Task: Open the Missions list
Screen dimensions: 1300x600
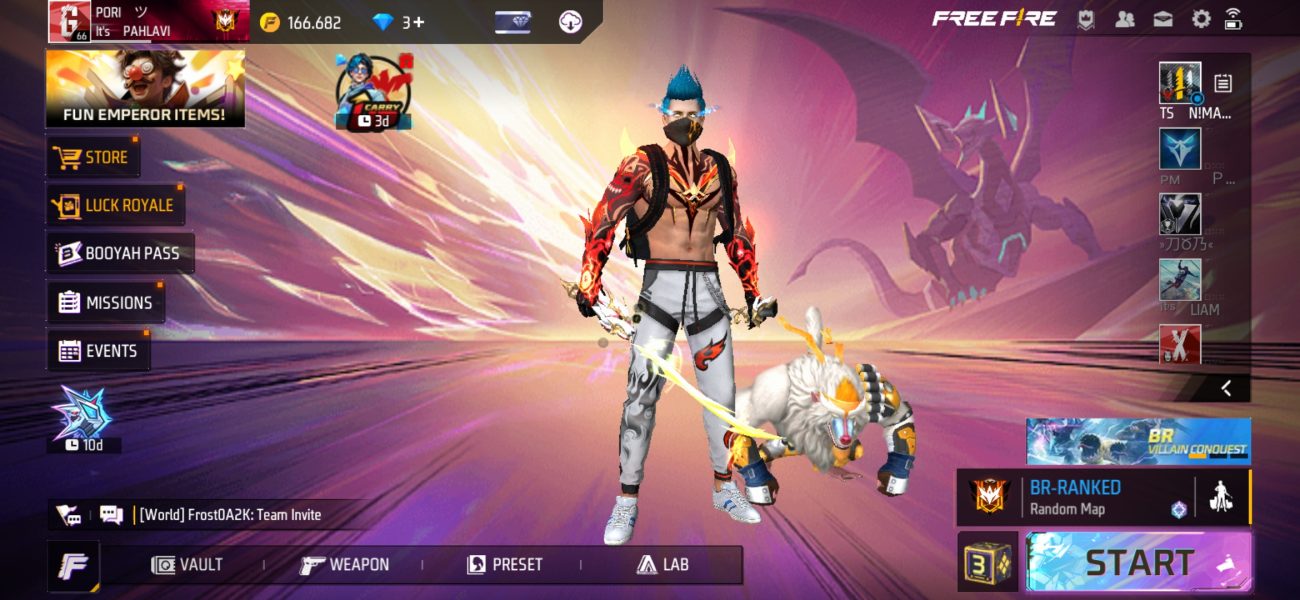Action: coord(105,302)
